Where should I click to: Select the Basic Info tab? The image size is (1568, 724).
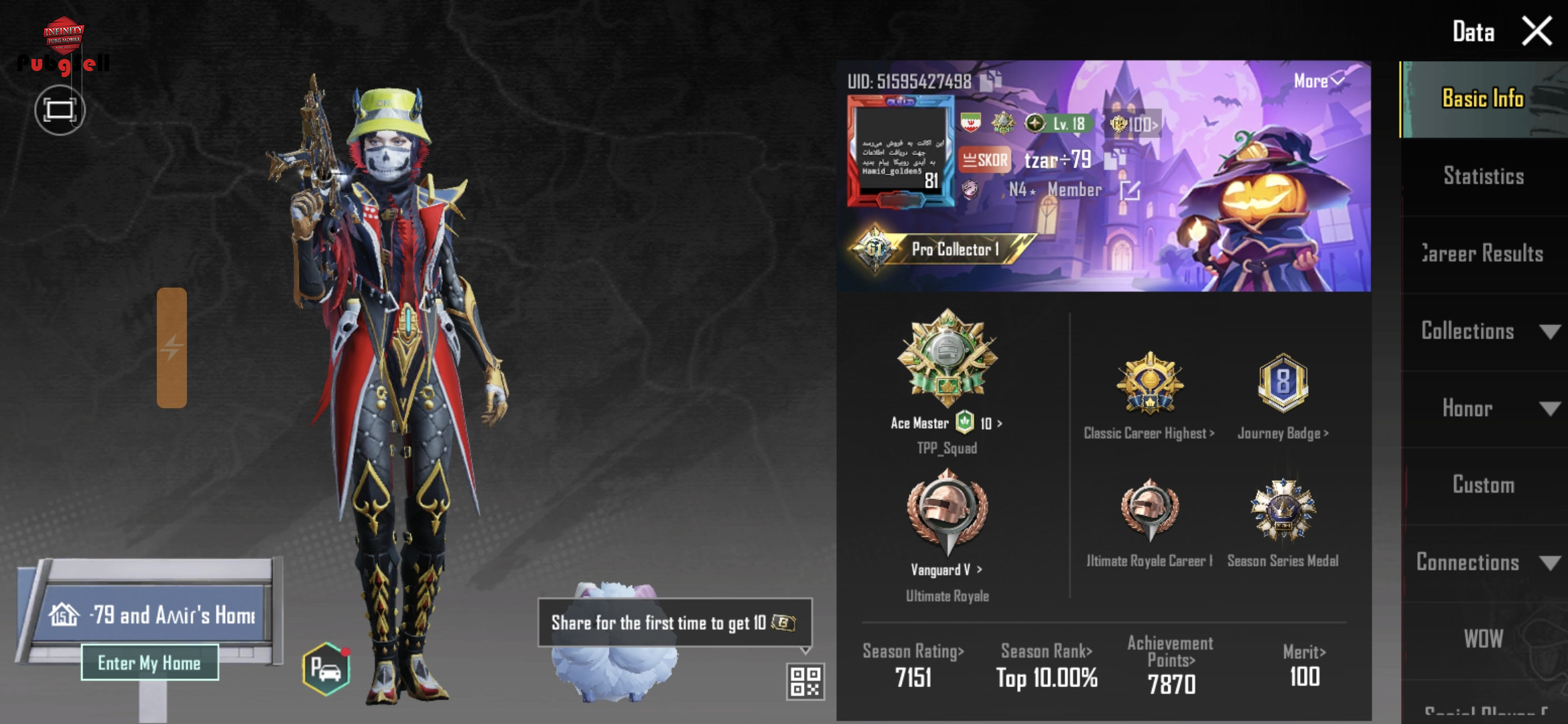[1482, 99]
